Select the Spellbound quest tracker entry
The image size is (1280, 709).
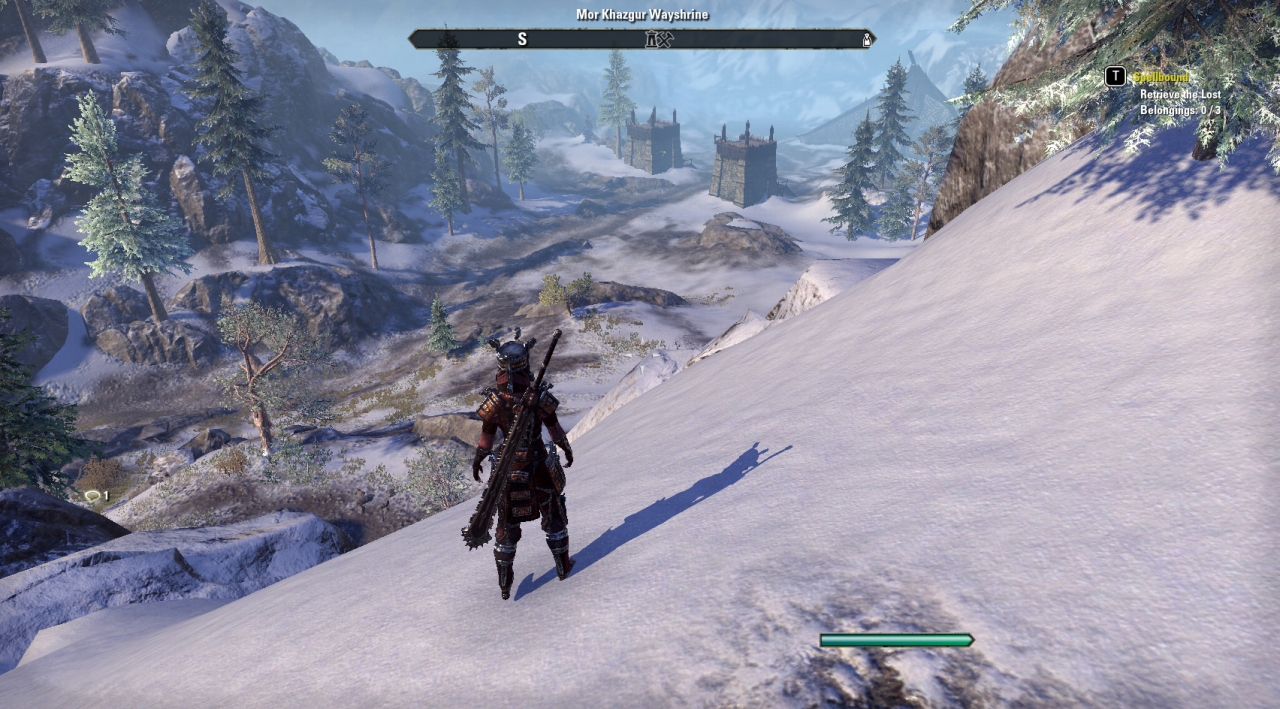[1160, 77]
